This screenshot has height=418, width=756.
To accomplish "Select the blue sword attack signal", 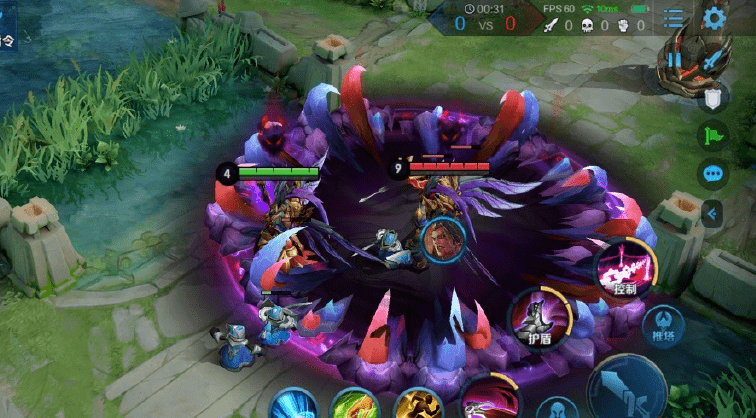I will click(712, 60).
